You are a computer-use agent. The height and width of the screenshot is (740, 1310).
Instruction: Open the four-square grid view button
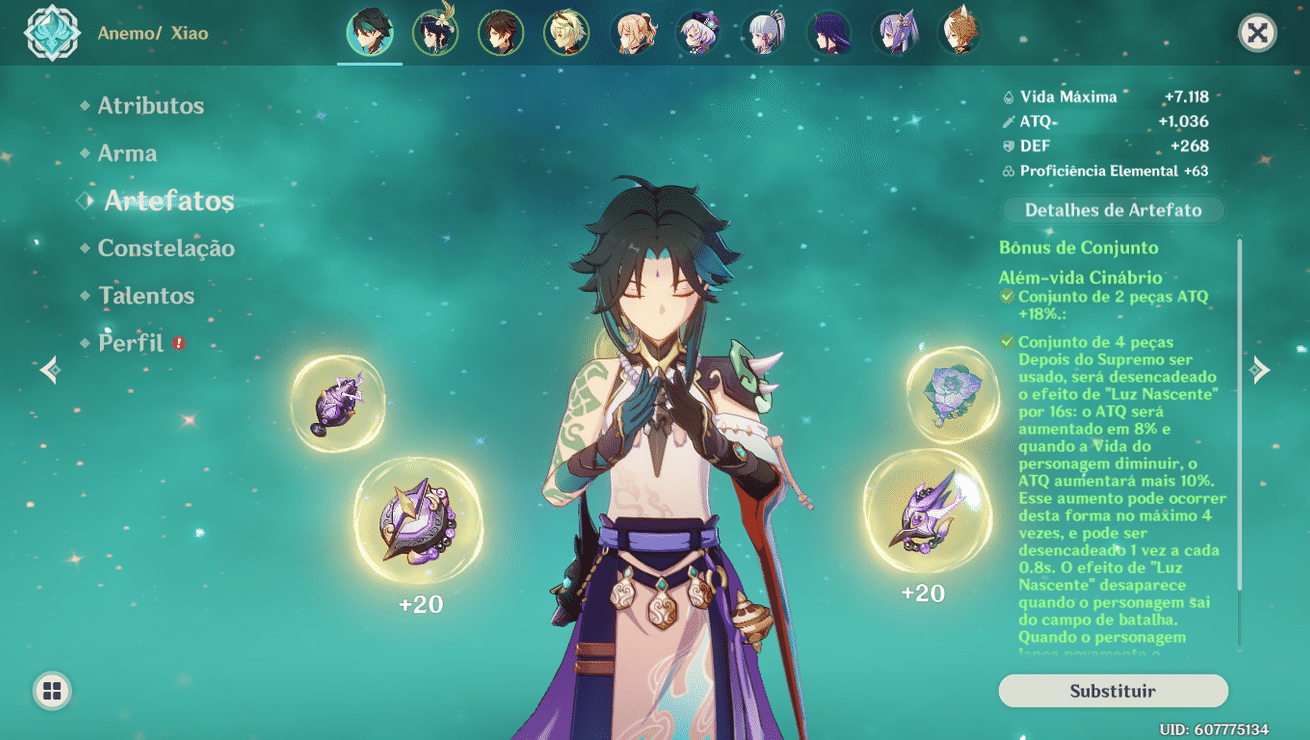click(52, 691)
